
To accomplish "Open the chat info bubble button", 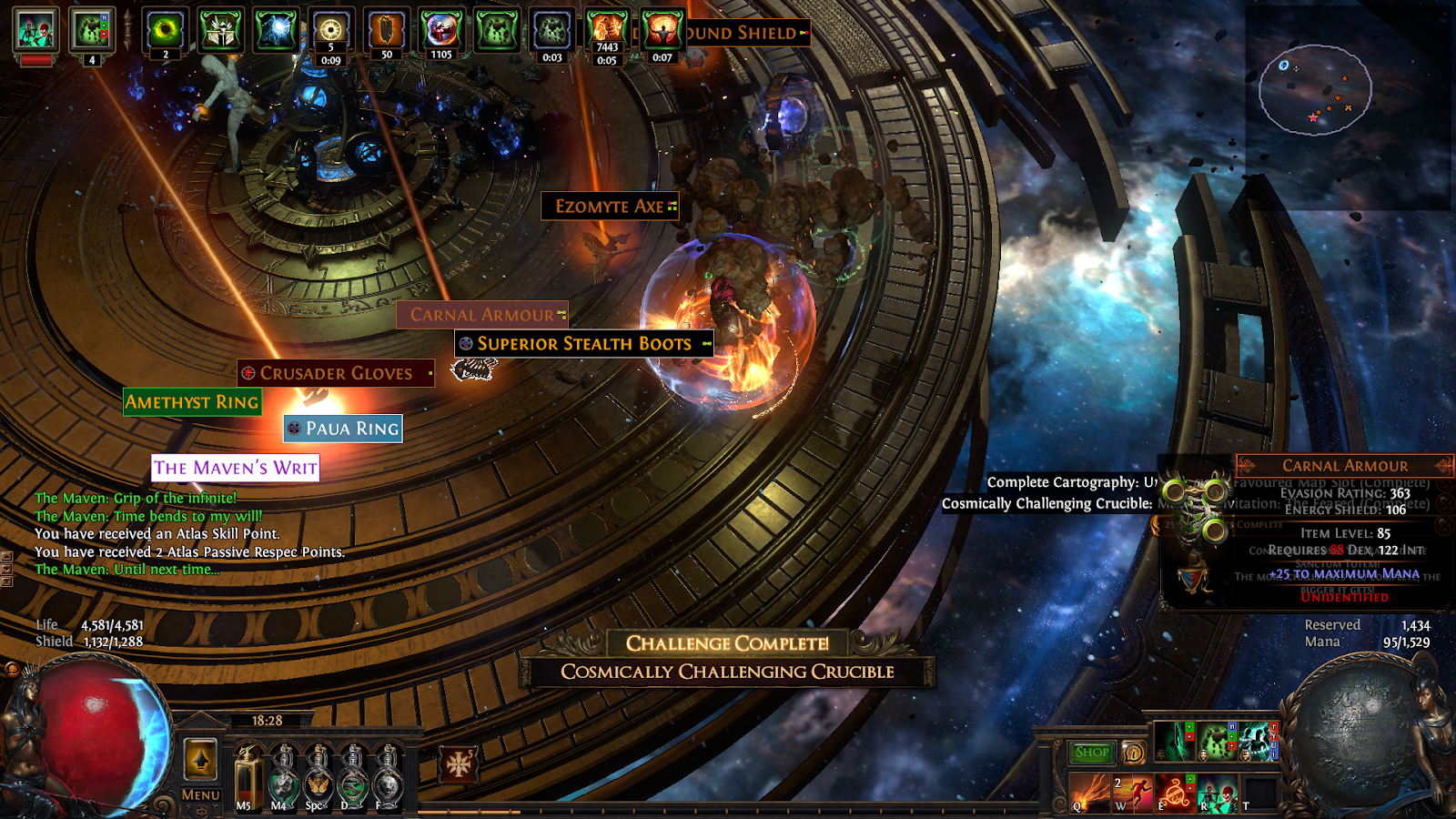I will click(x=1133, y=753).
